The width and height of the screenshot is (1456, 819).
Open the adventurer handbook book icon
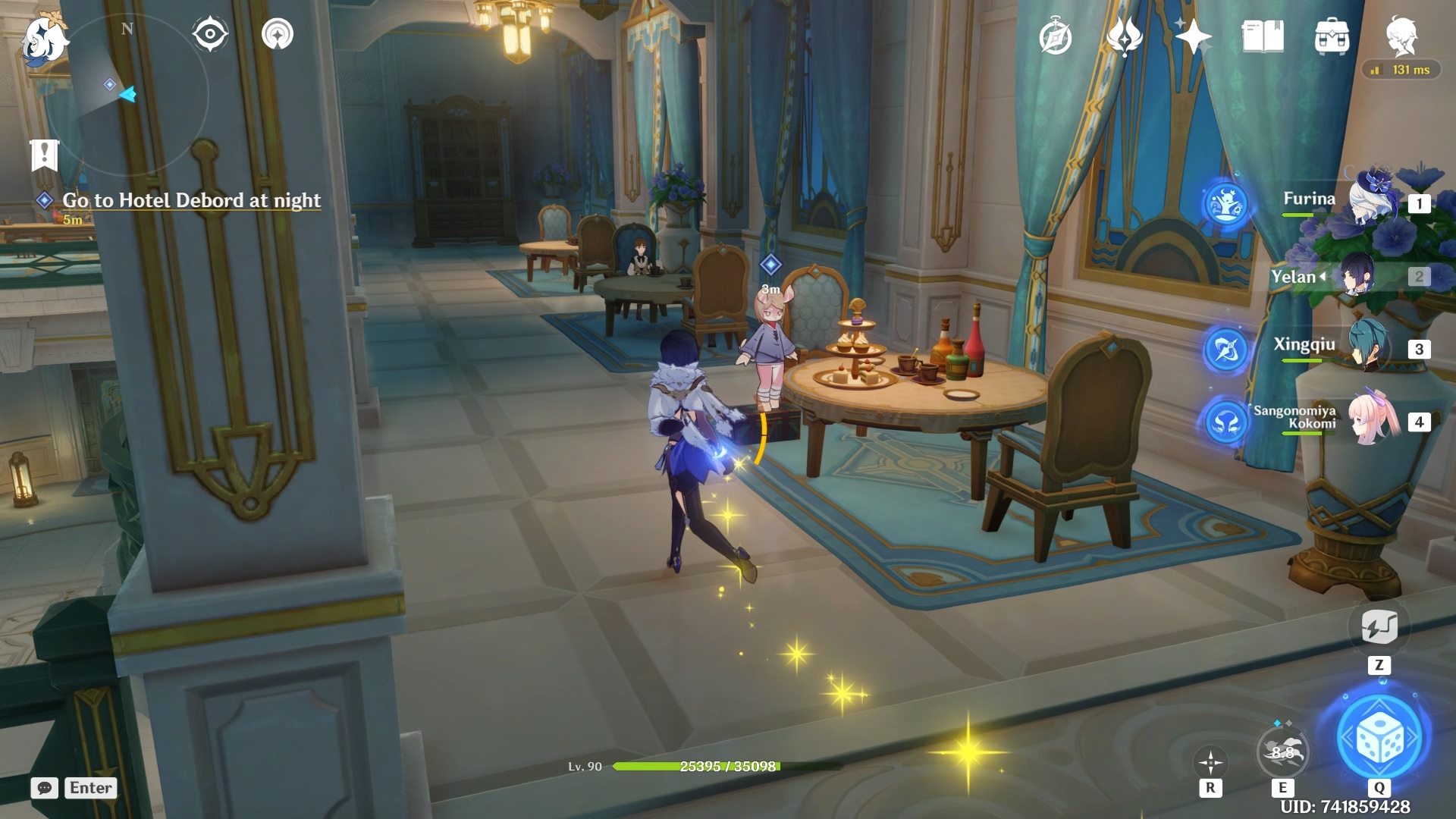click(1263, 36)
